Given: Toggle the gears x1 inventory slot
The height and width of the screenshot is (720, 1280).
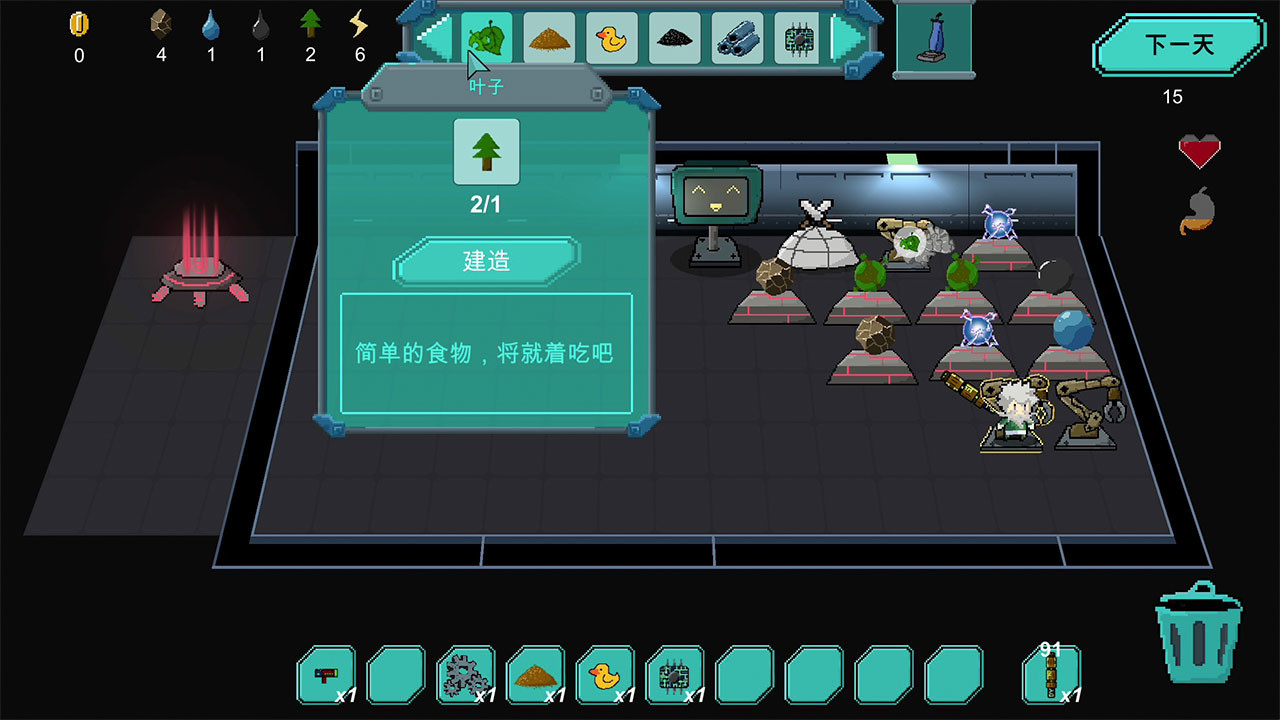Looking at the screenshot, I should 465,673.
